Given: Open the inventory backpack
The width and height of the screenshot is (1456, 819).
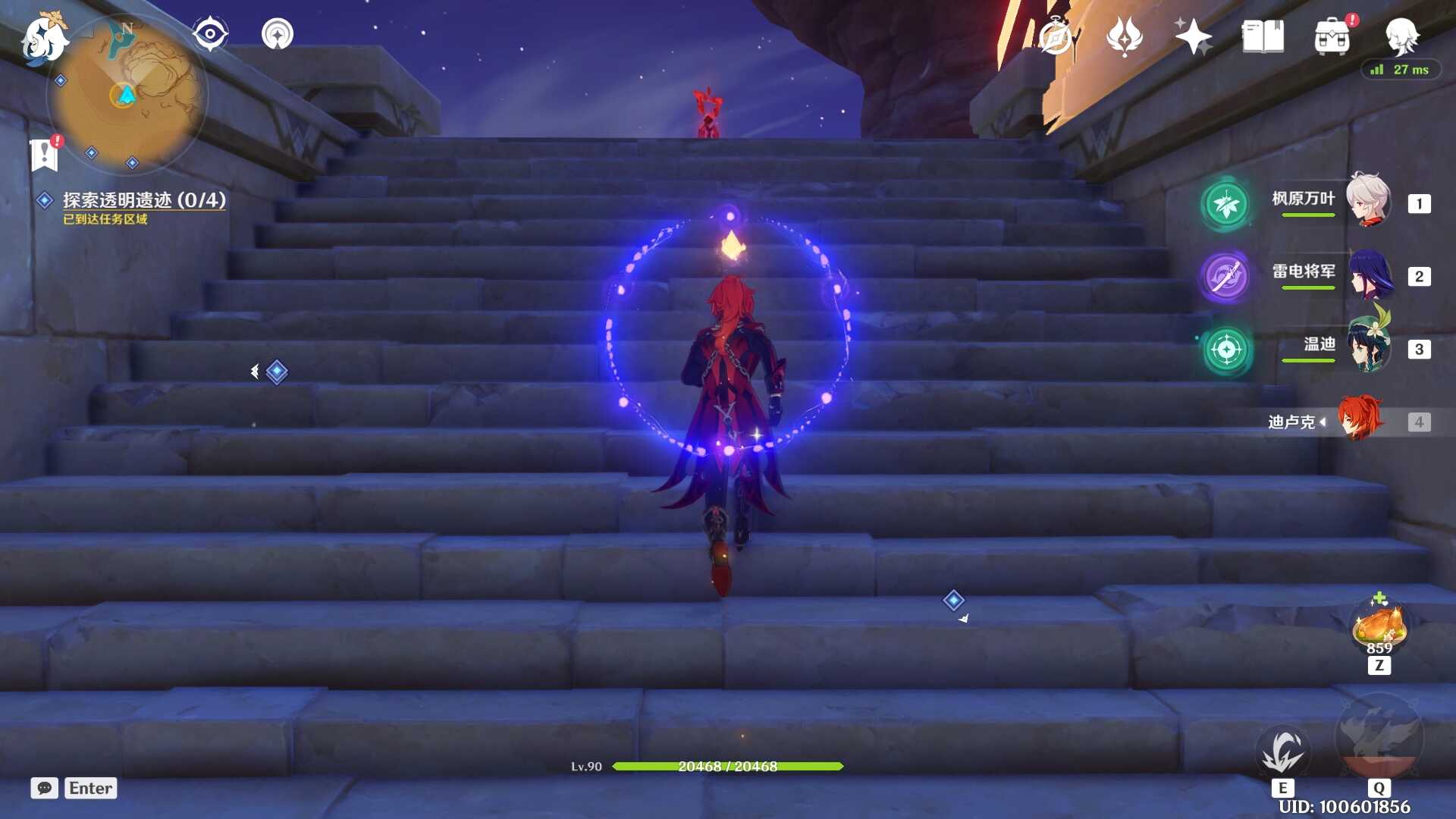Looking at the screenshot, I should 1332,36.
